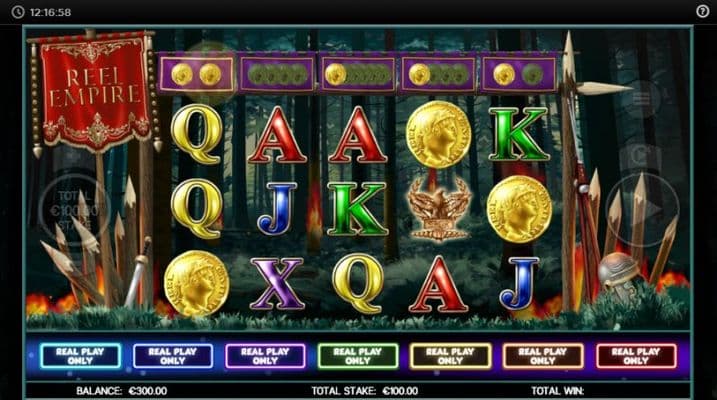Open the hamburger menu button
Image resolution: width=717 pixels, height=400 pixels.
click(641, 98)
